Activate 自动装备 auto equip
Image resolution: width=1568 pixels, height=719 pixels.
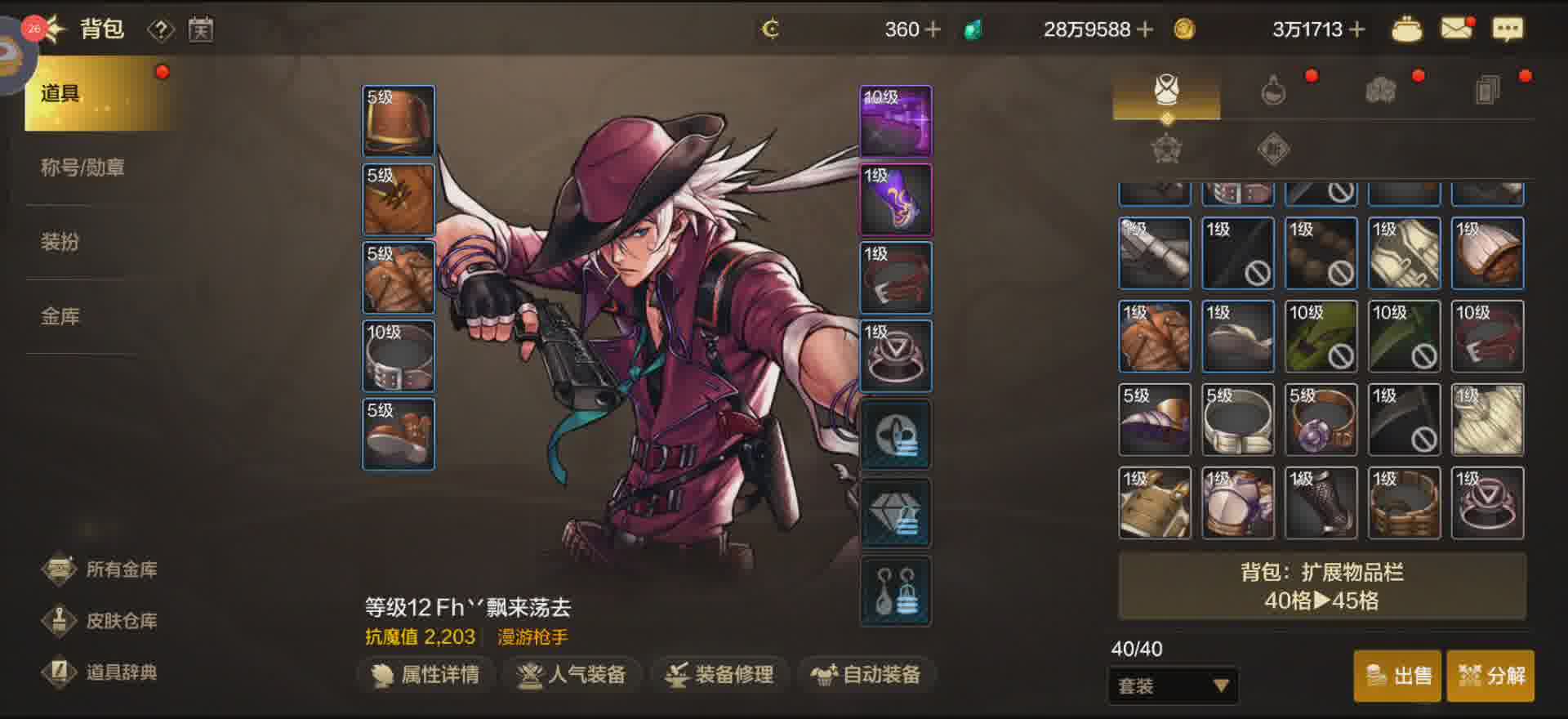(x=866, y=675)
